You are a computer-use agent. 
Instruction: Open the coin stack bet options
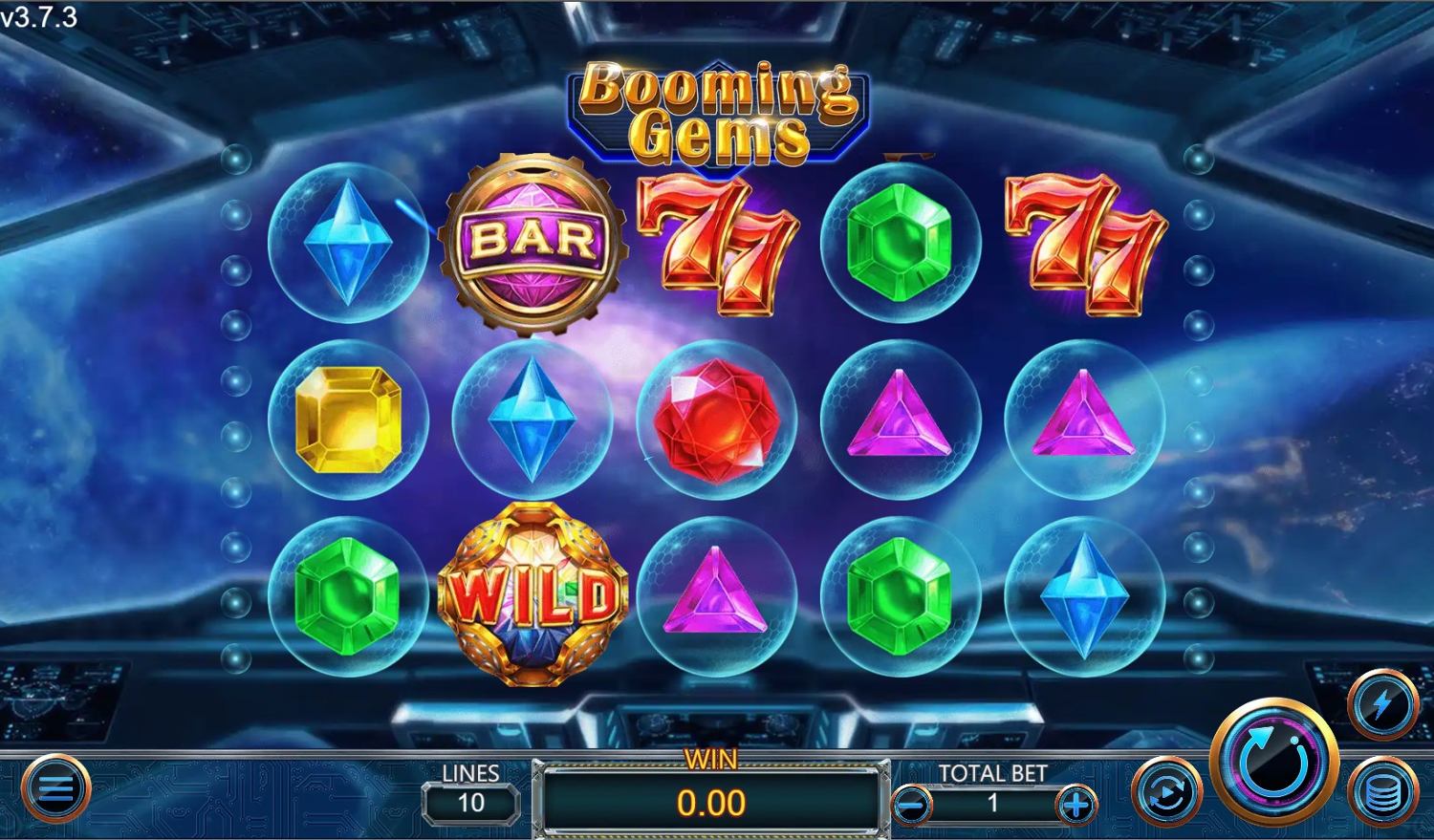click(1382, 792)
